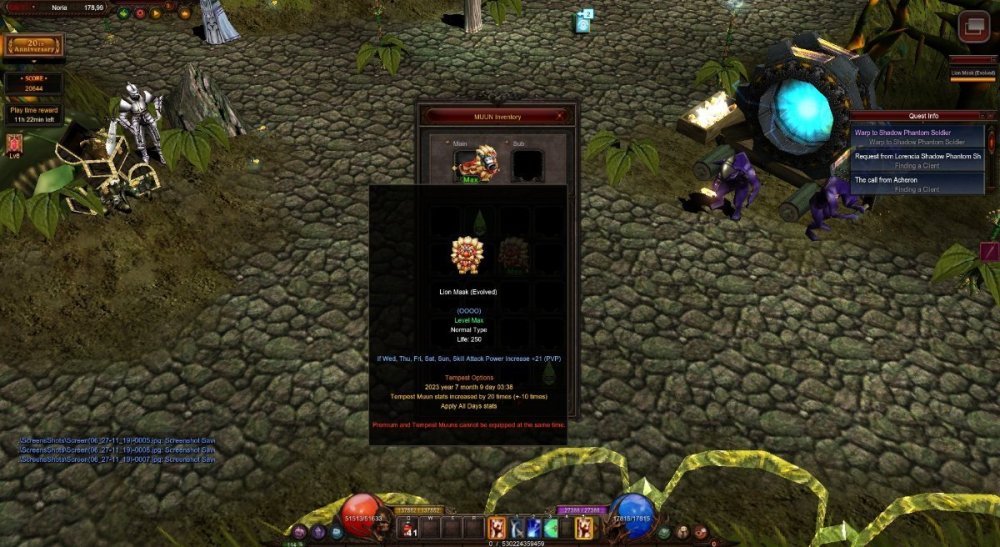Close the Quest Info panel
This screenshot has width=1000, height=547.
[992, 116]
